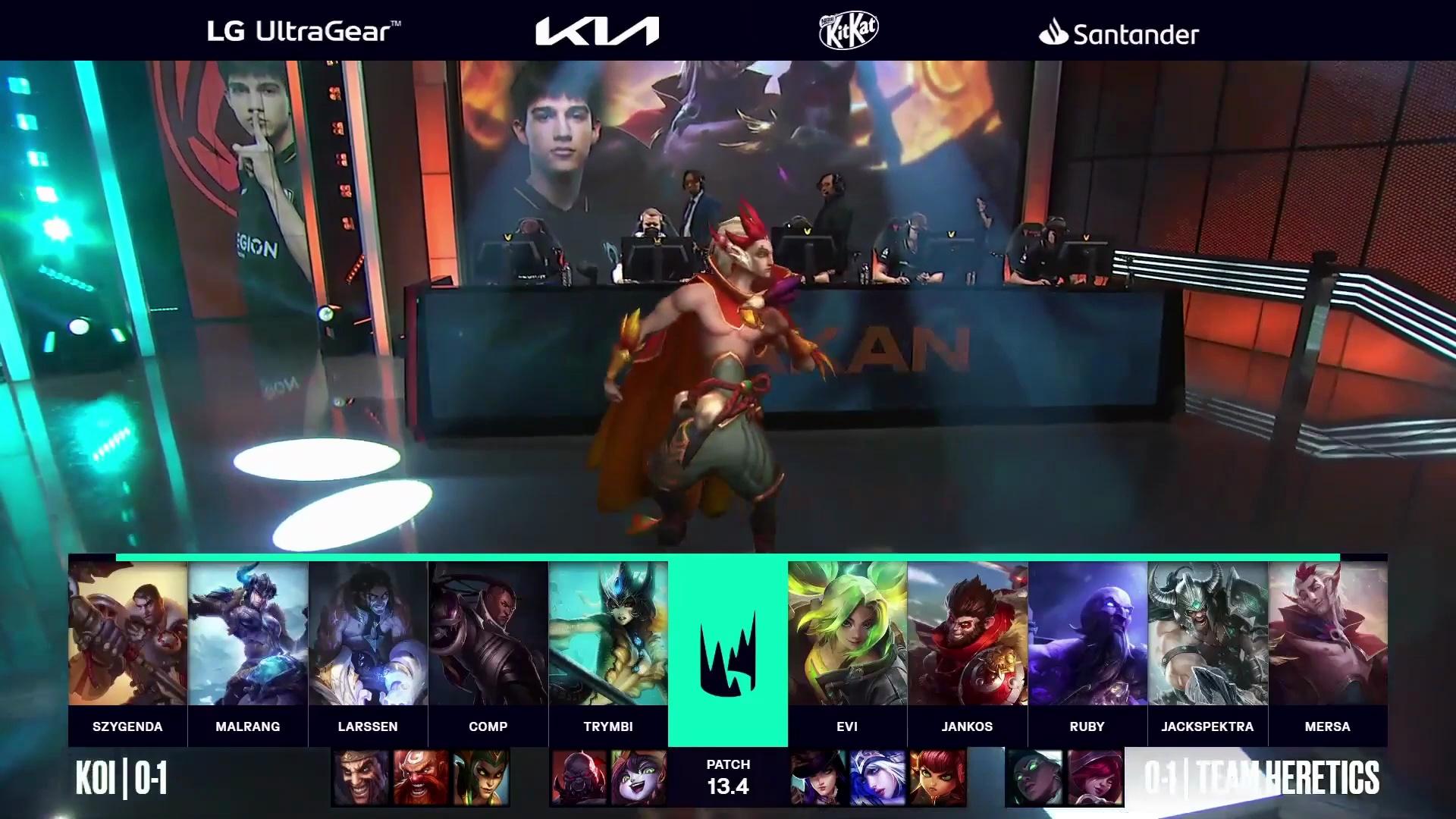Choose Larssen's Sylas pick card
Viewport: 1456px width, 819px height.
coord(368,634)
